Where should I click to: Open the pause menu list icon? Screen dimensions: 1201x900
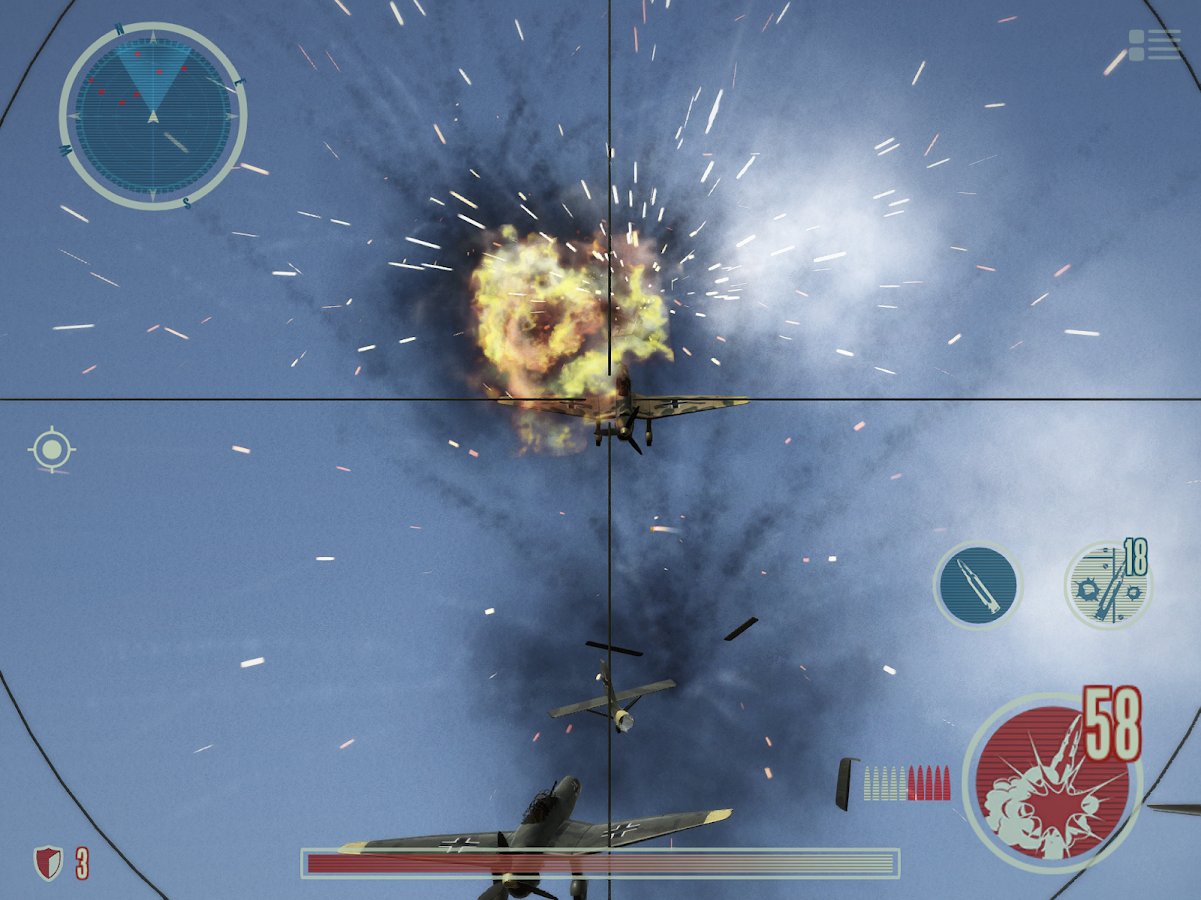pos(1155,45)
